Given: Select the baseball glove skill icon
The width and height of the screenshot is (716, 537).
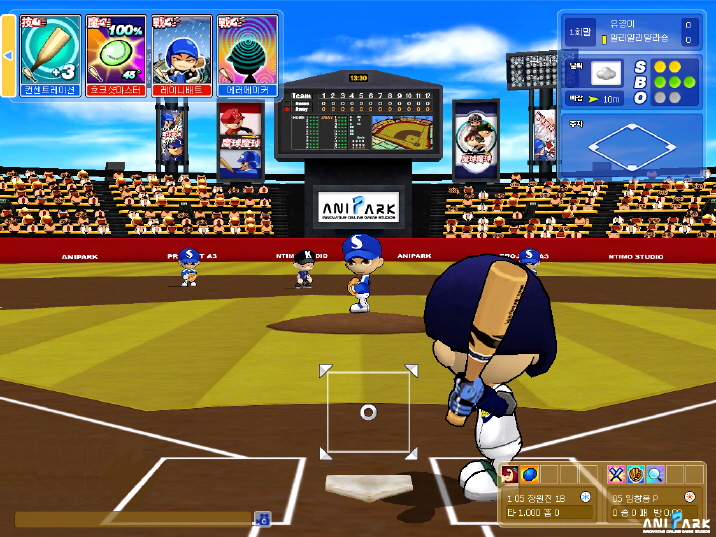Looking at the screenshot, I should click(x=636, y=474).
